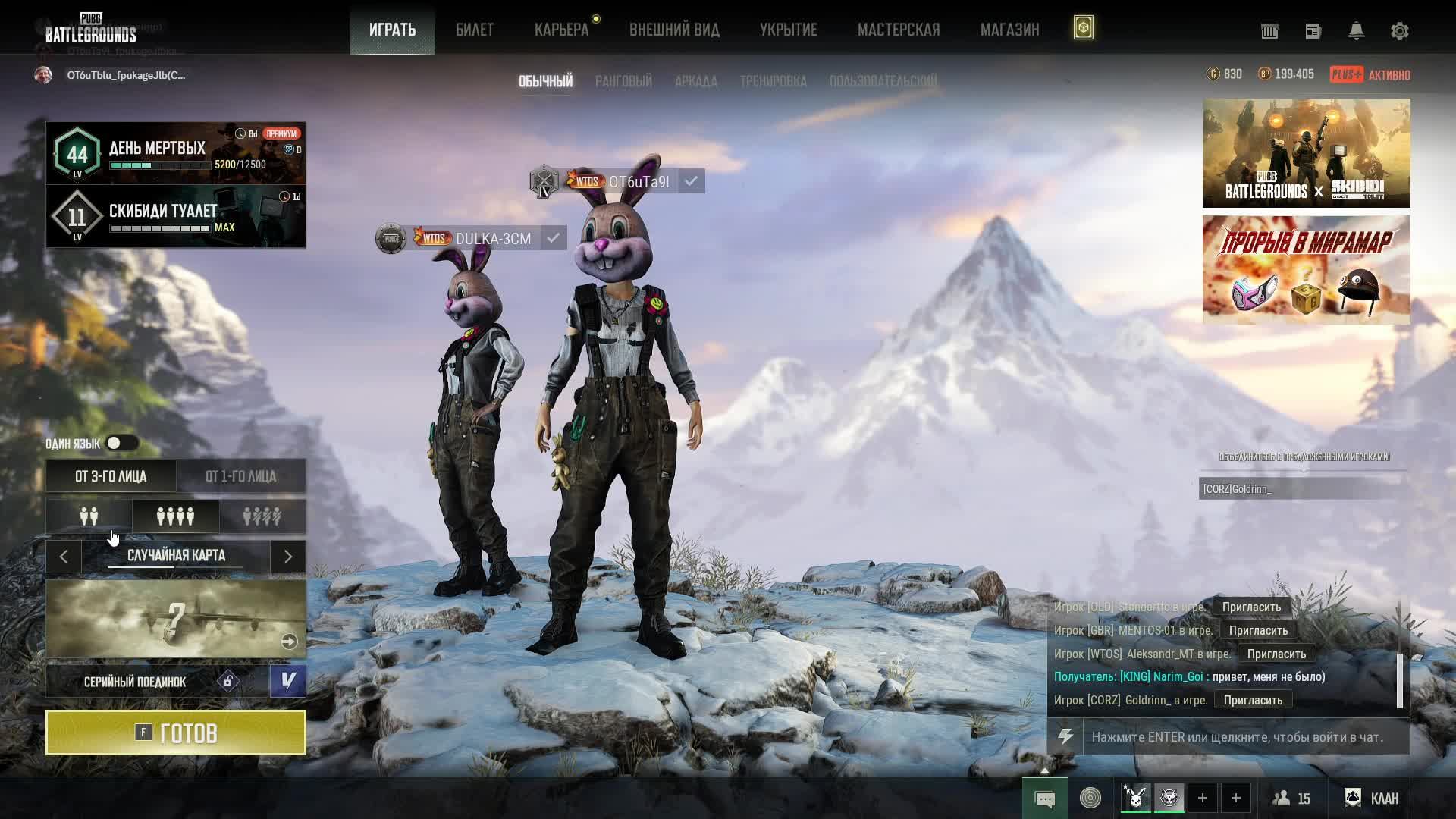This screenshot has height=819, width=1456.
Task: Go to the МАГАЗИН store
Action: 1009,30
